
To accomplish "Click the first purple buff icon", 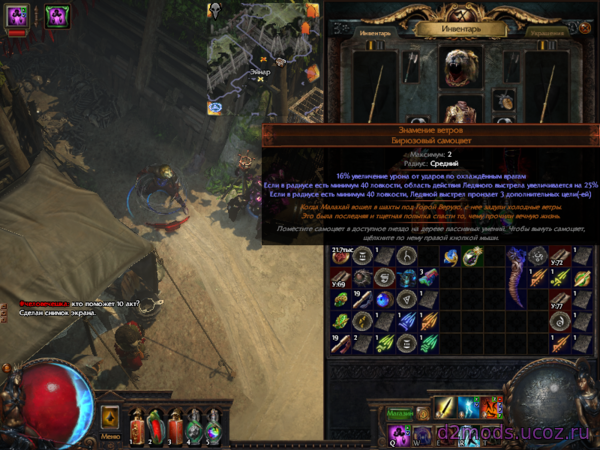I will pos(17,15).
